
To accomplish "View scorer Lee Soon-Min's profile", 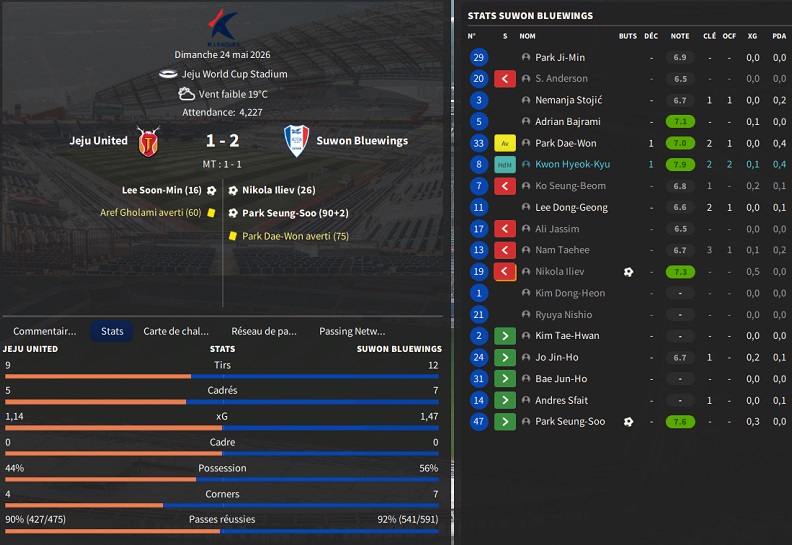I will click(x=162, y=190).
